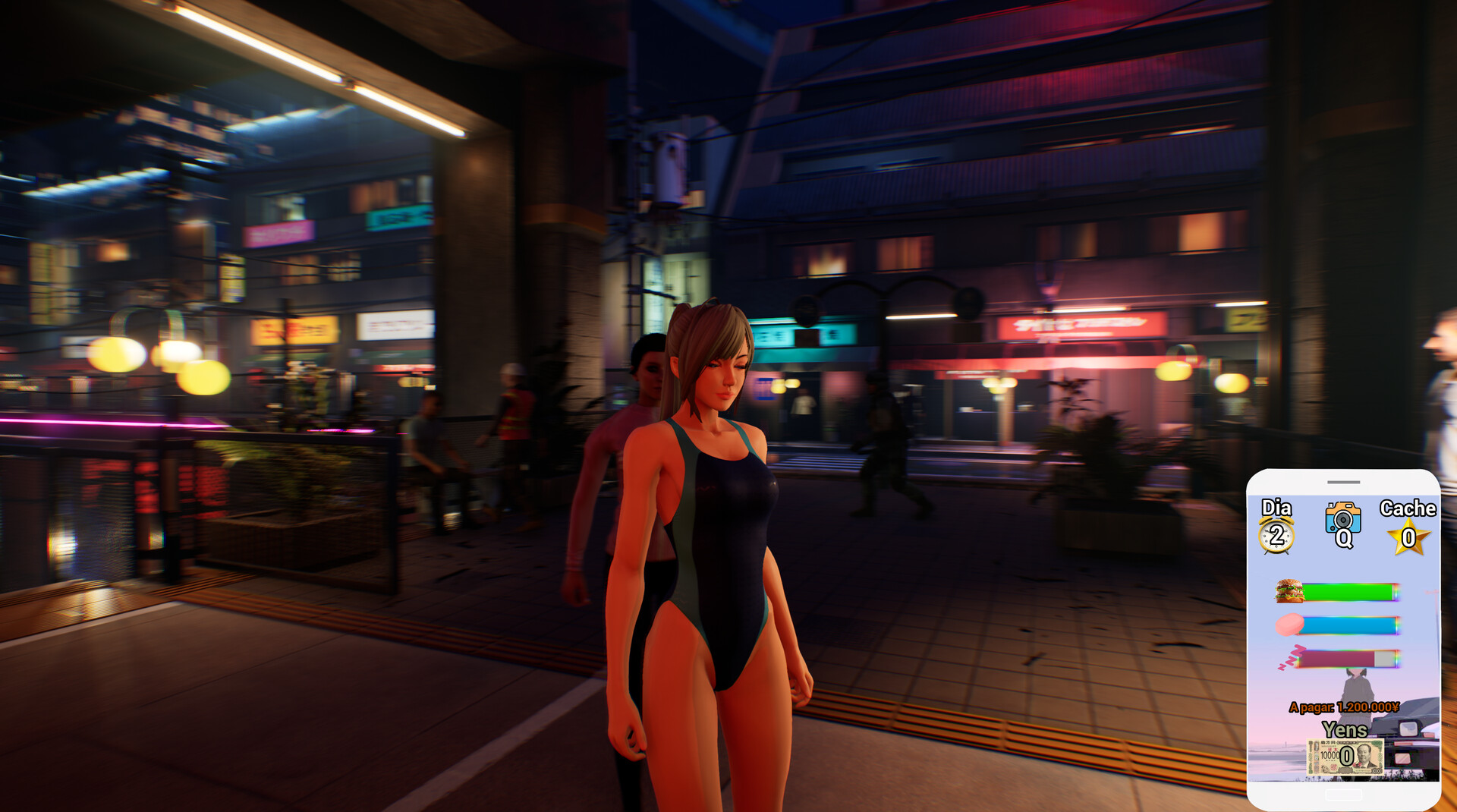The width and height of the screenshot is (1457, 812).
Task: Expand the blue status bar
Action: coord(1348,624)
